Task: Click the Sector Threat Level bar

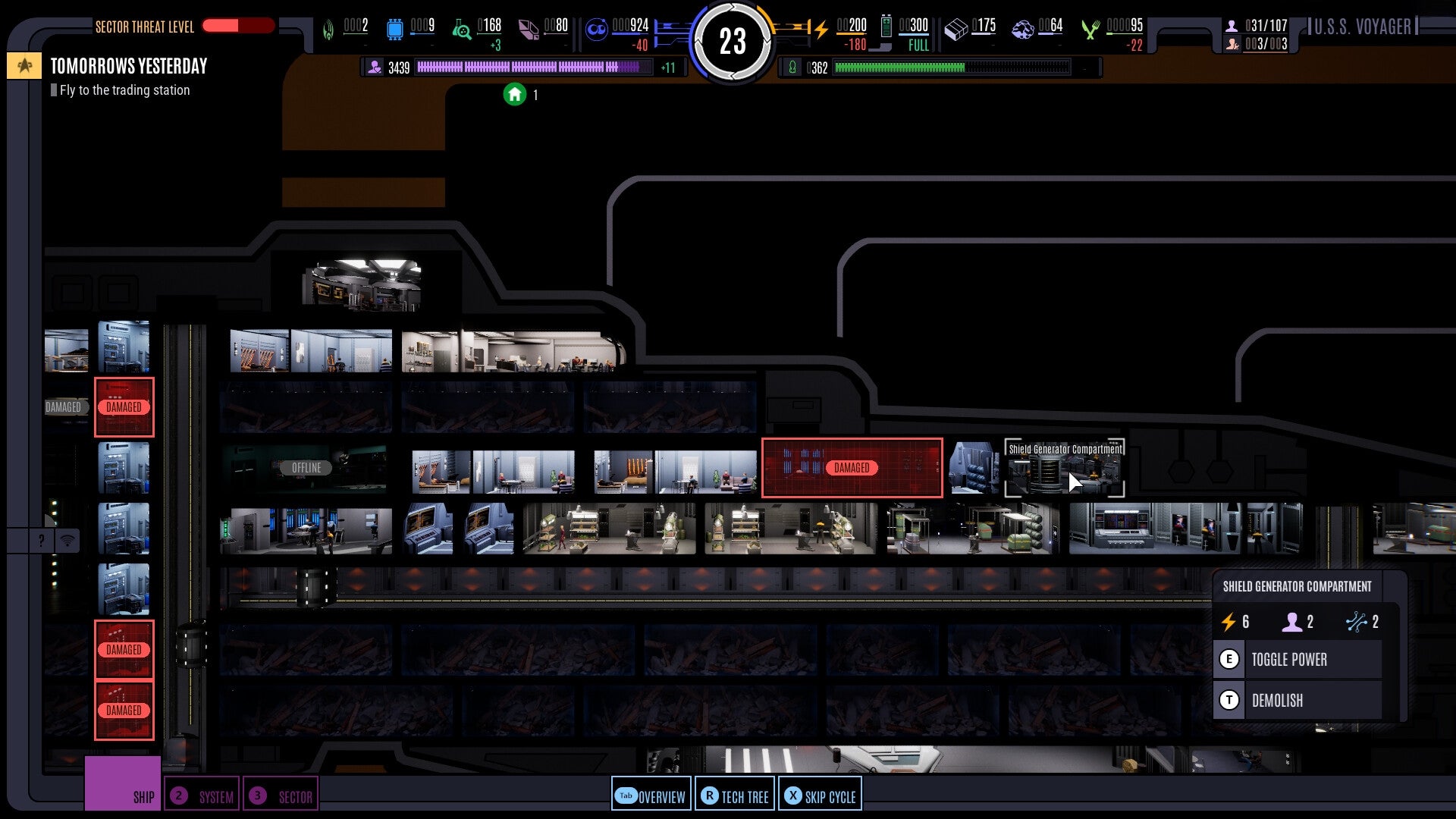Action: point(239,26)
